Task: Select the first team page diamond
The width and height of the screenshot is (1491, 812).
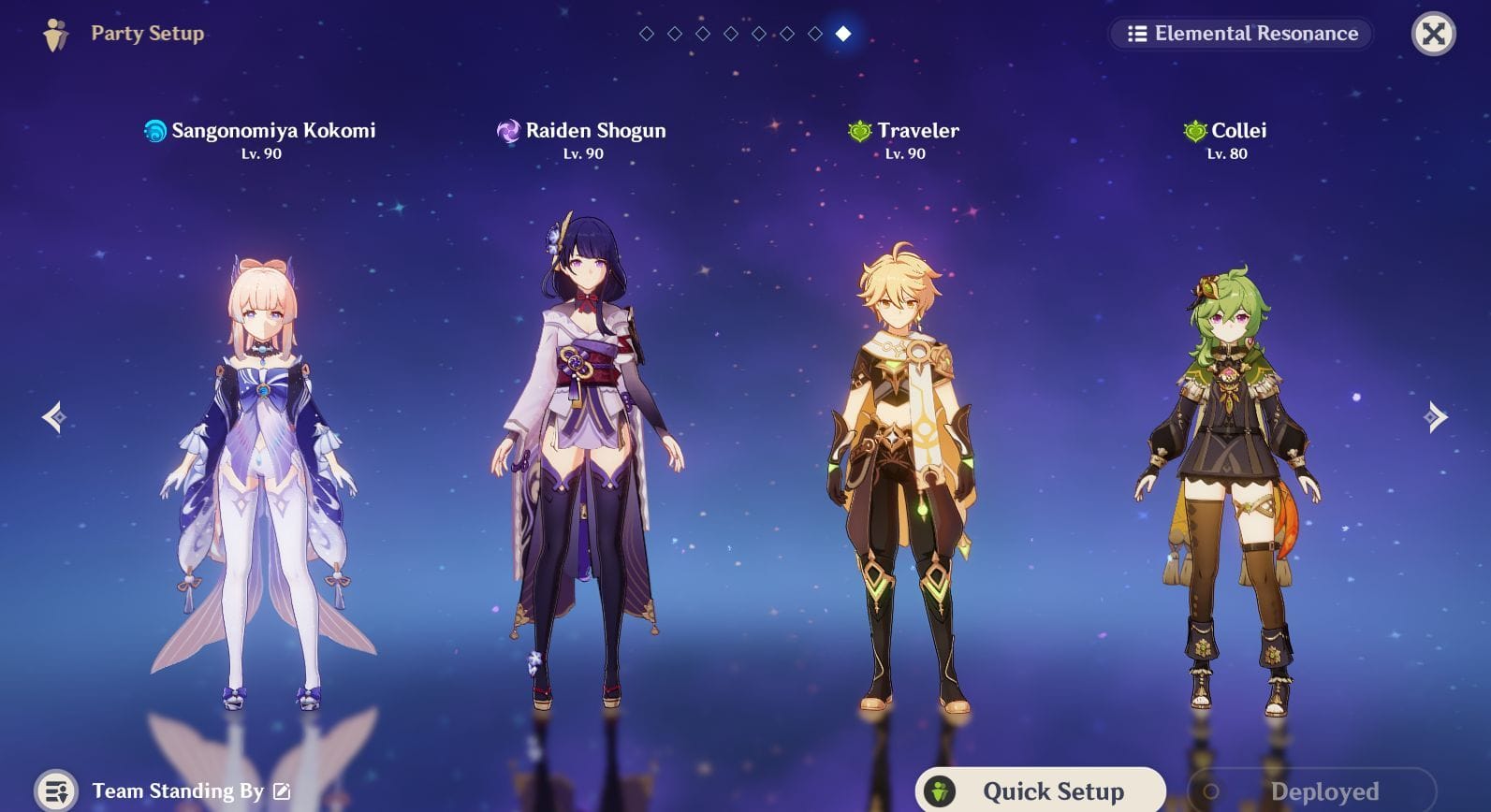Action: [x=647, y=35]
